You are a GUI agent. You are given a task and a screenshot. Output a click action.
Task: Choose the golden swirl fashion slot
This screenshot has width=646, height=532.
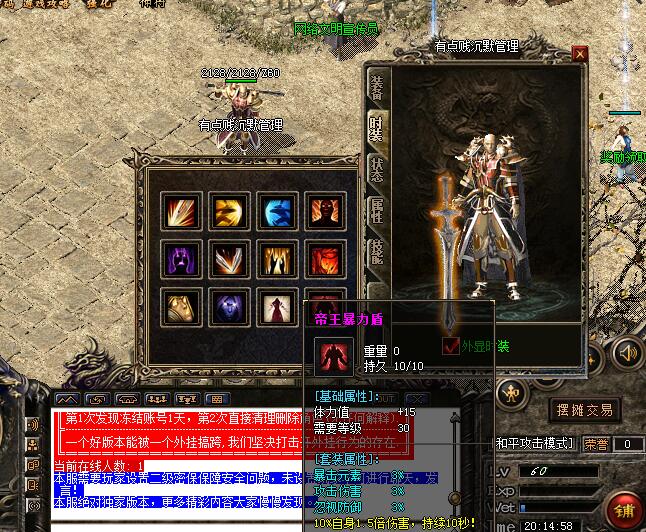tap(230, 211)
